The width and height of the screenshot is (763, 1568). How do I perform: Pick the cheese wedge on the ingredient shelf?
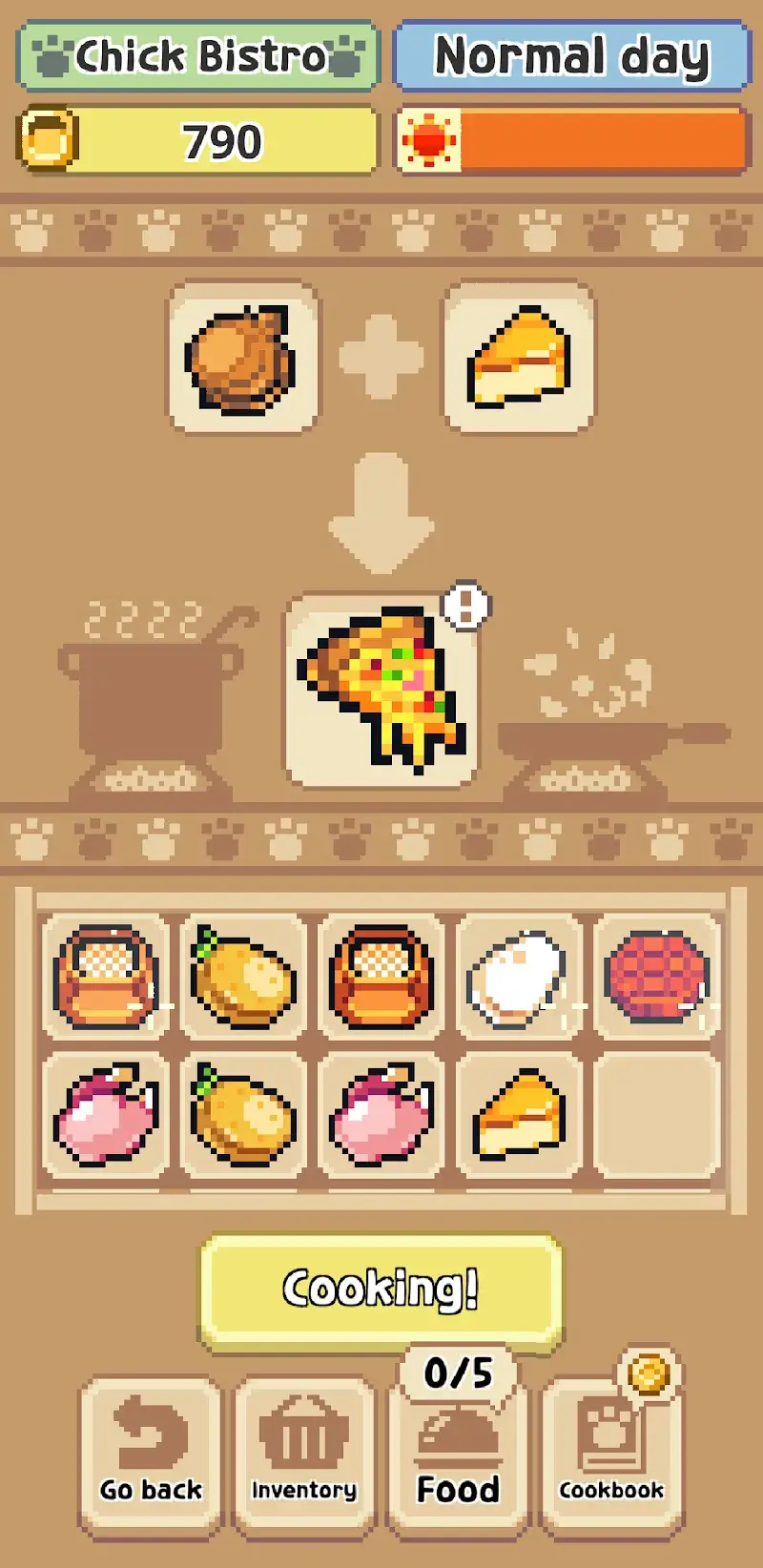pyautogui.click(x=518, y=1115)
